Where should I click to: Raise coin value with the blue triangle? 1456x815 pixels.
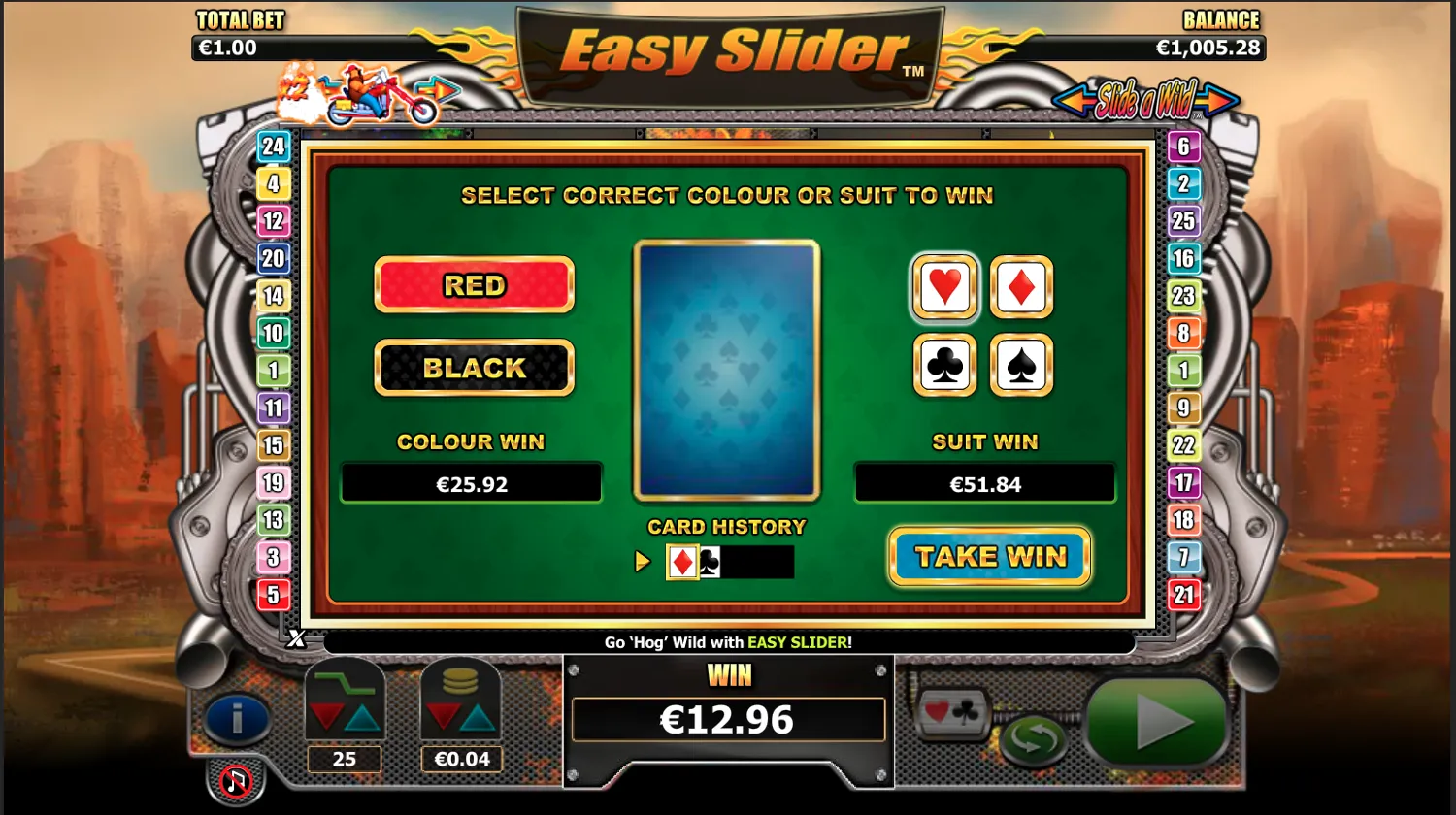tap(478, 719)
